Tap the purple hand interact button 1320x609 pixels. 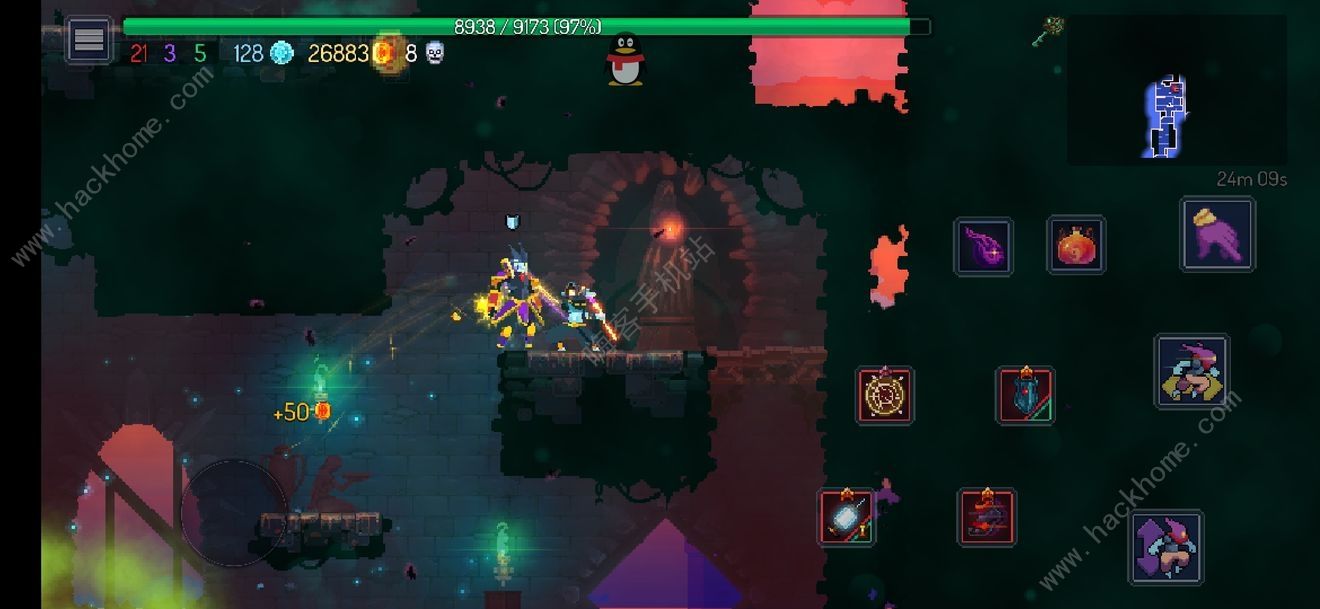1217,234
